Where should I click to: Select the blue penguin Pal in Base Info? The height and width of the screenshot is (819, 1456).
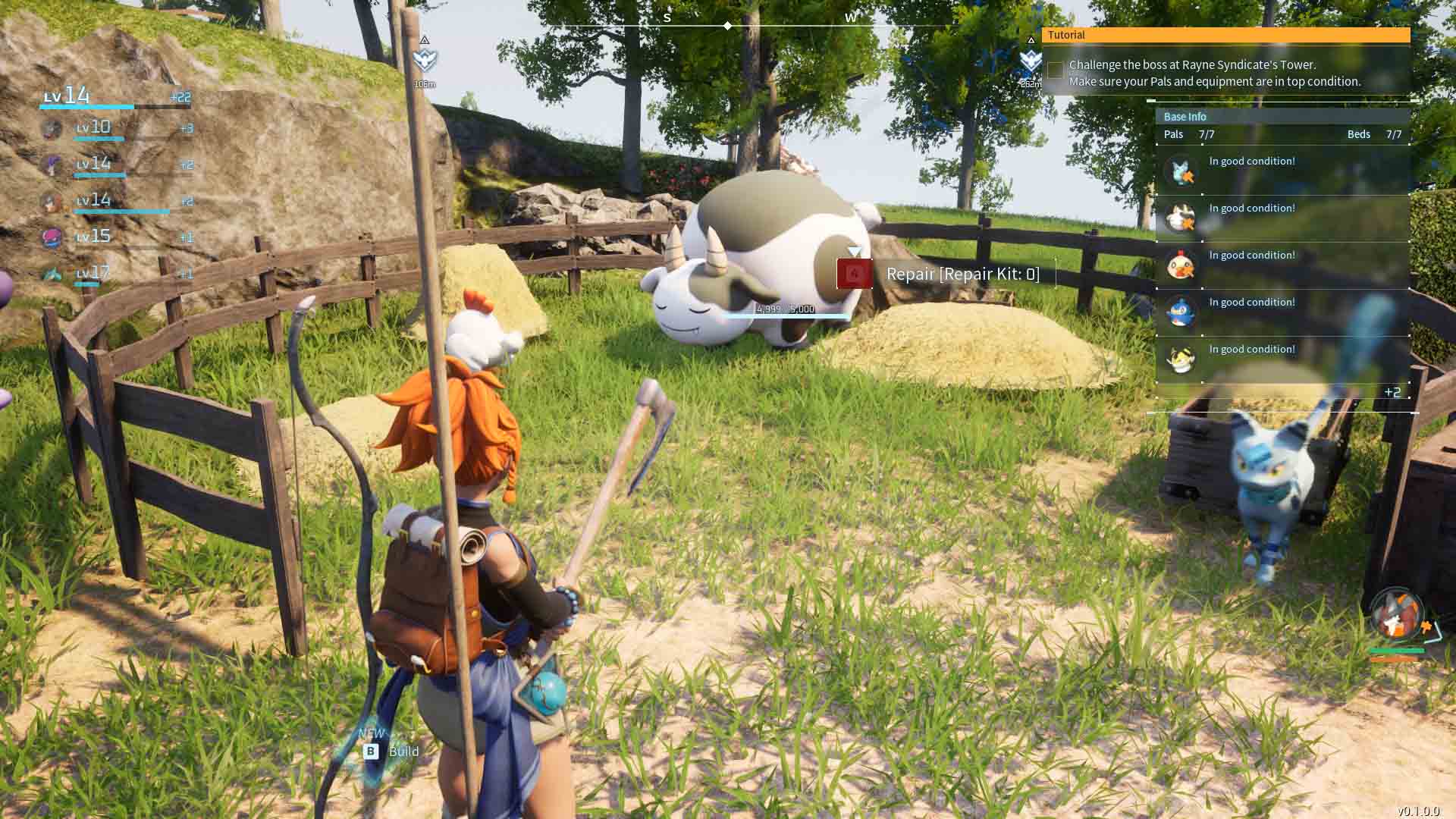1181,312
